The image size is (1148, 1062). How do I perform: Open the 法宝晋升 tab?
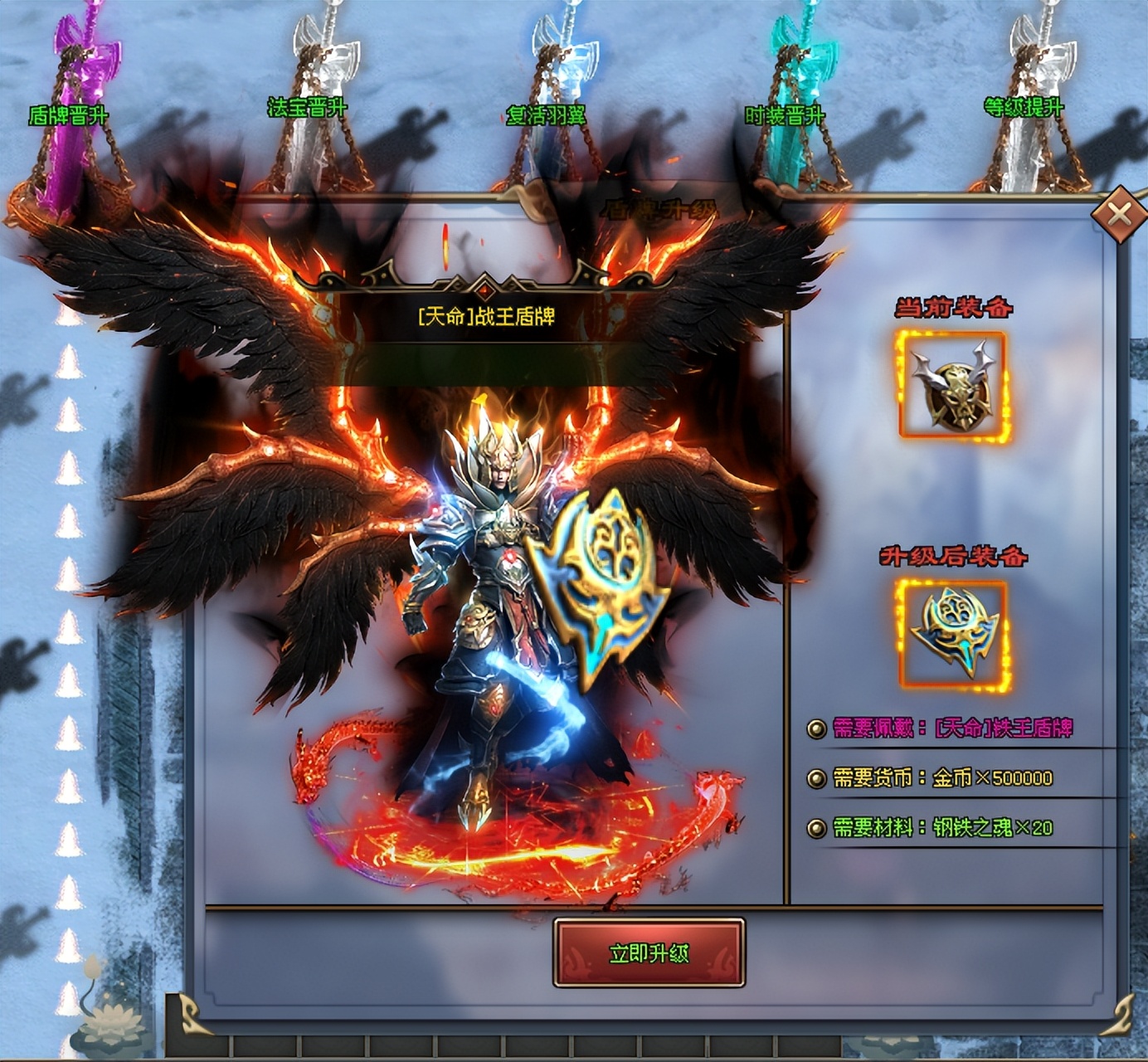(307, 108)
